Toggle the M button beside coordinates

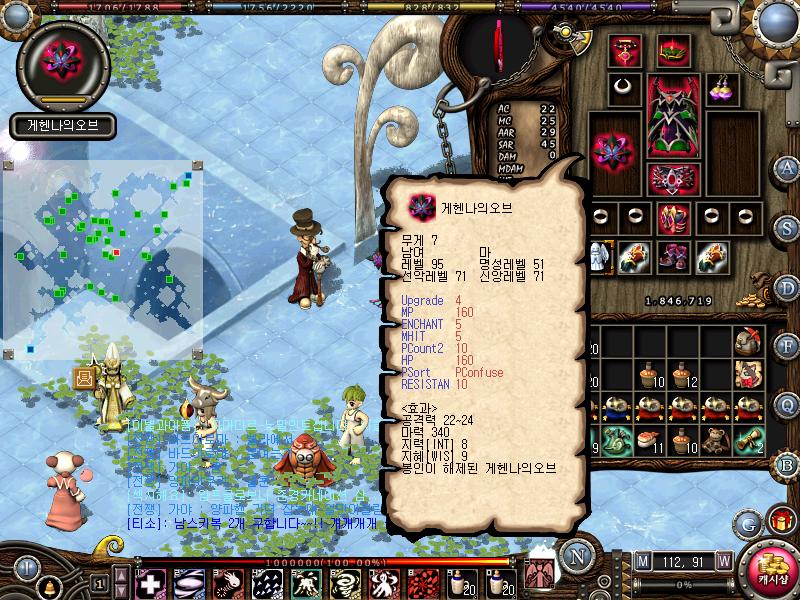tap(642, 561)
